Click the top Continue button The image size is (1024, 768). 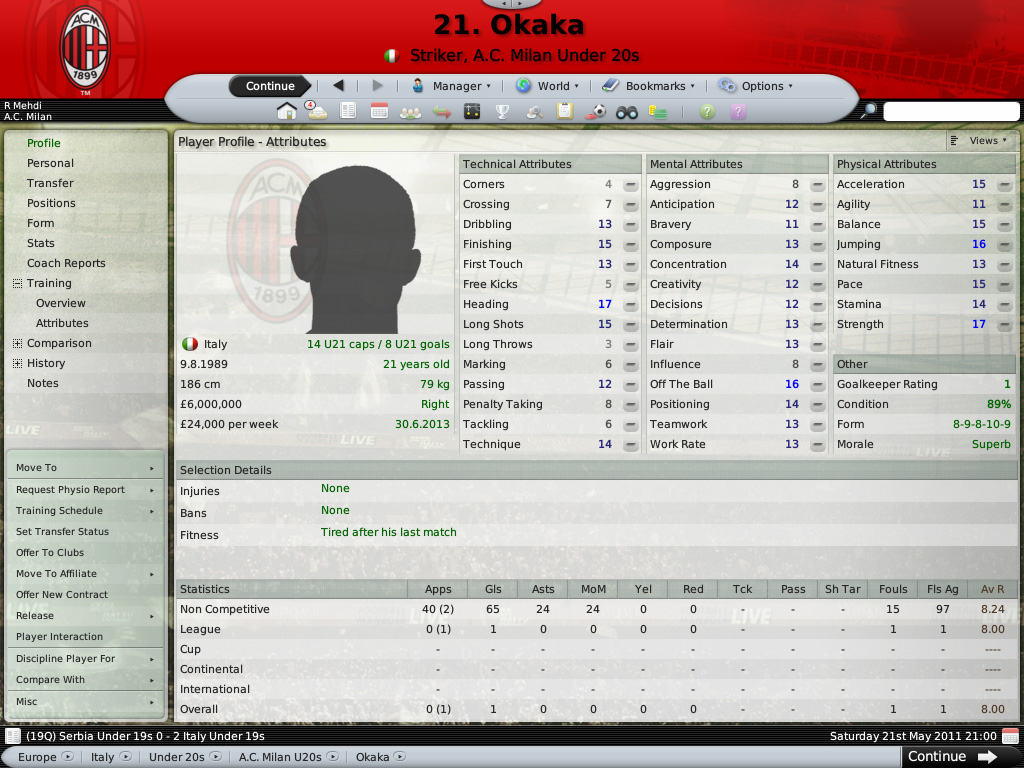[270, 86]
